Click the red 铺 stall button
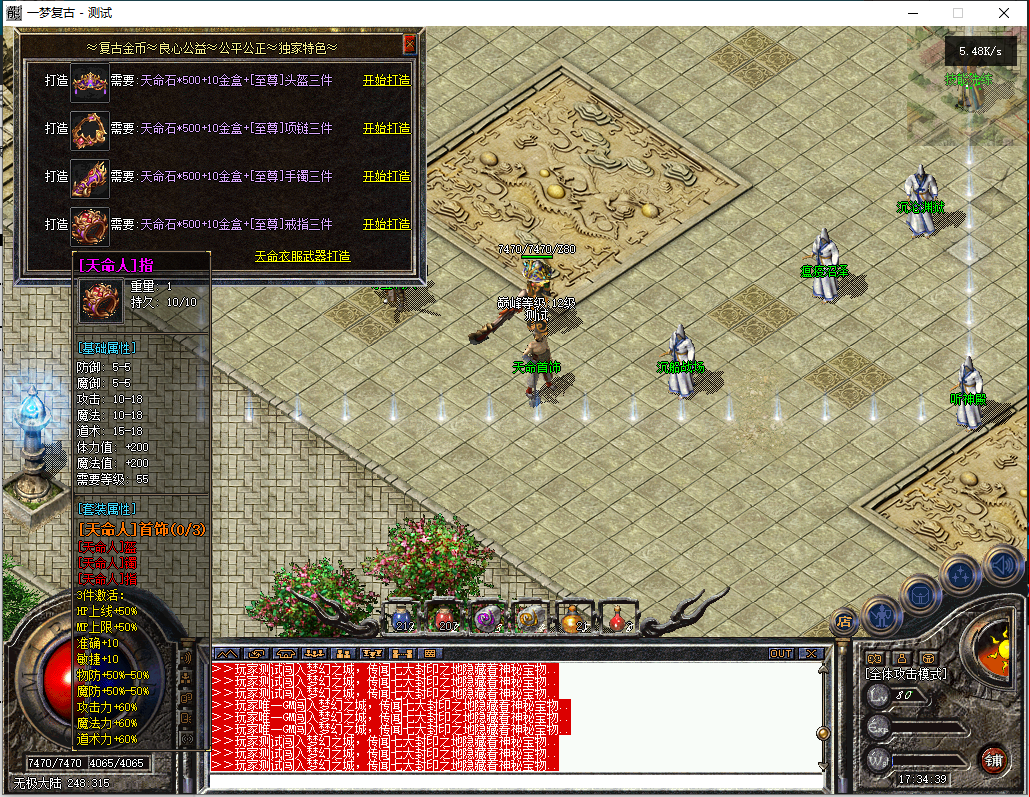 point(993,757)
